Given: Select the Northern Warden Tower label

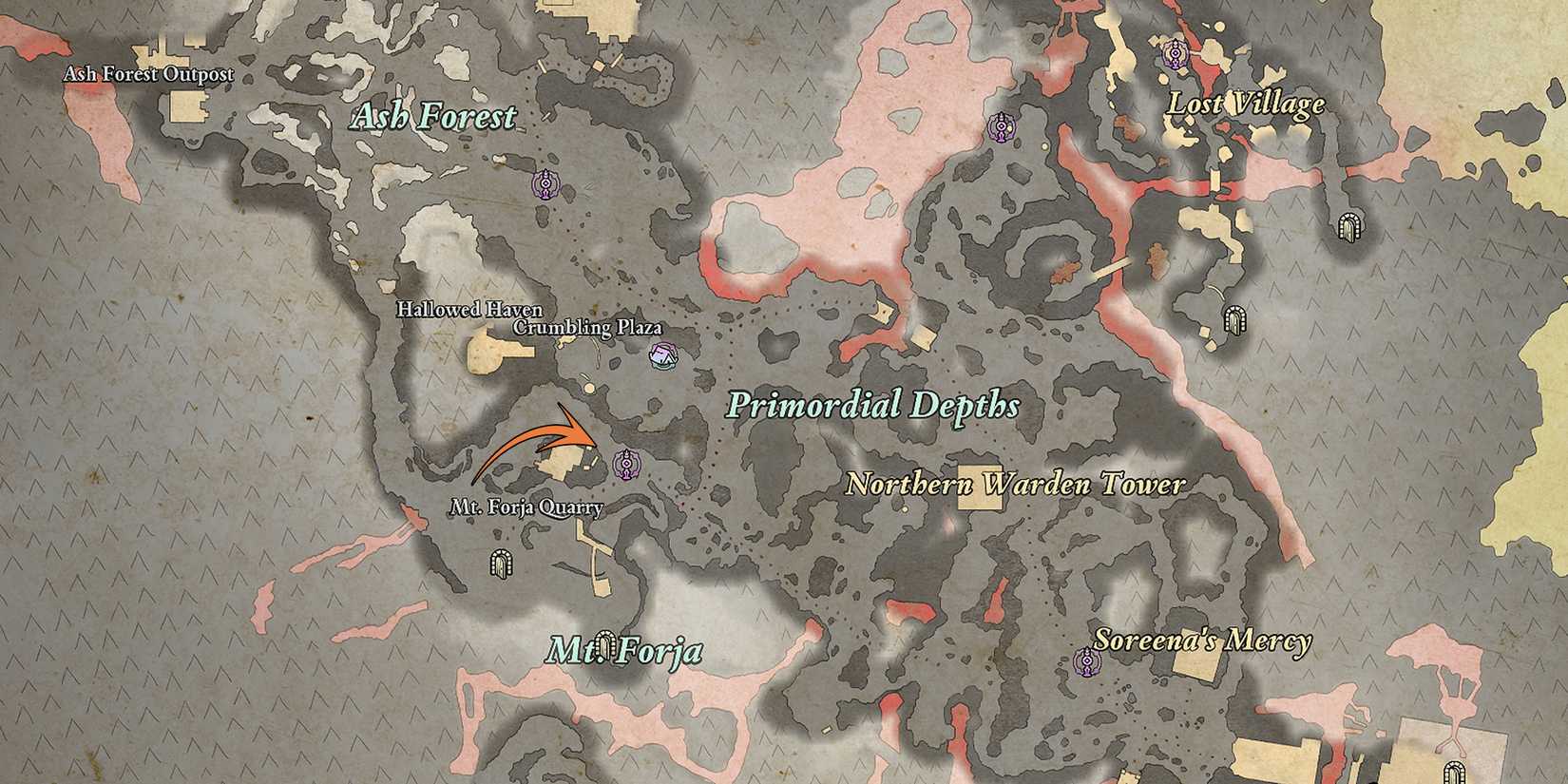Looking at the screenshot, I should [1019, 485].
